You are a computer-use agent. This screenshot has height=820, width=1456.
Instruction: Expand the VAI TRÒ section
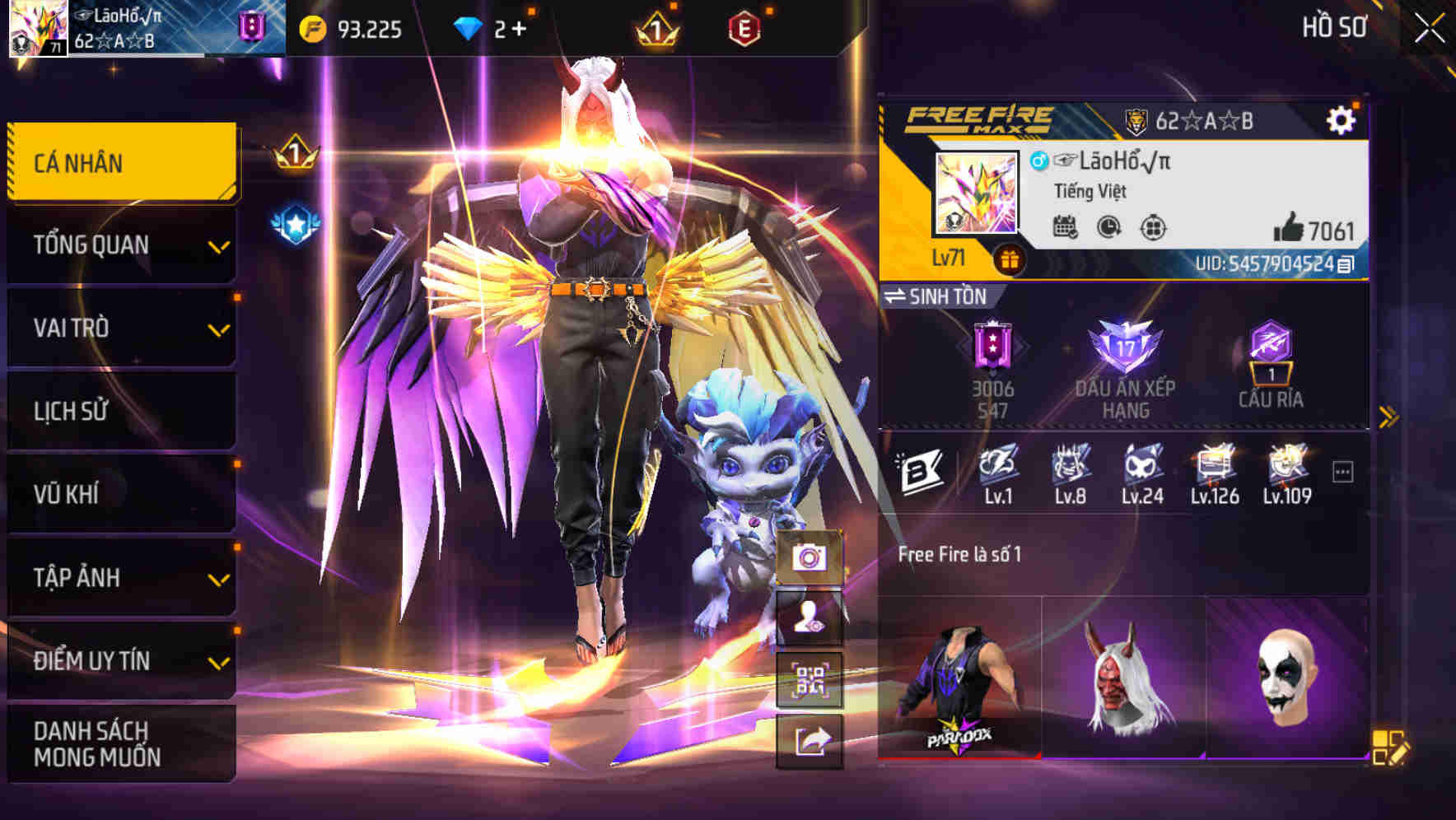click(120, 328)
